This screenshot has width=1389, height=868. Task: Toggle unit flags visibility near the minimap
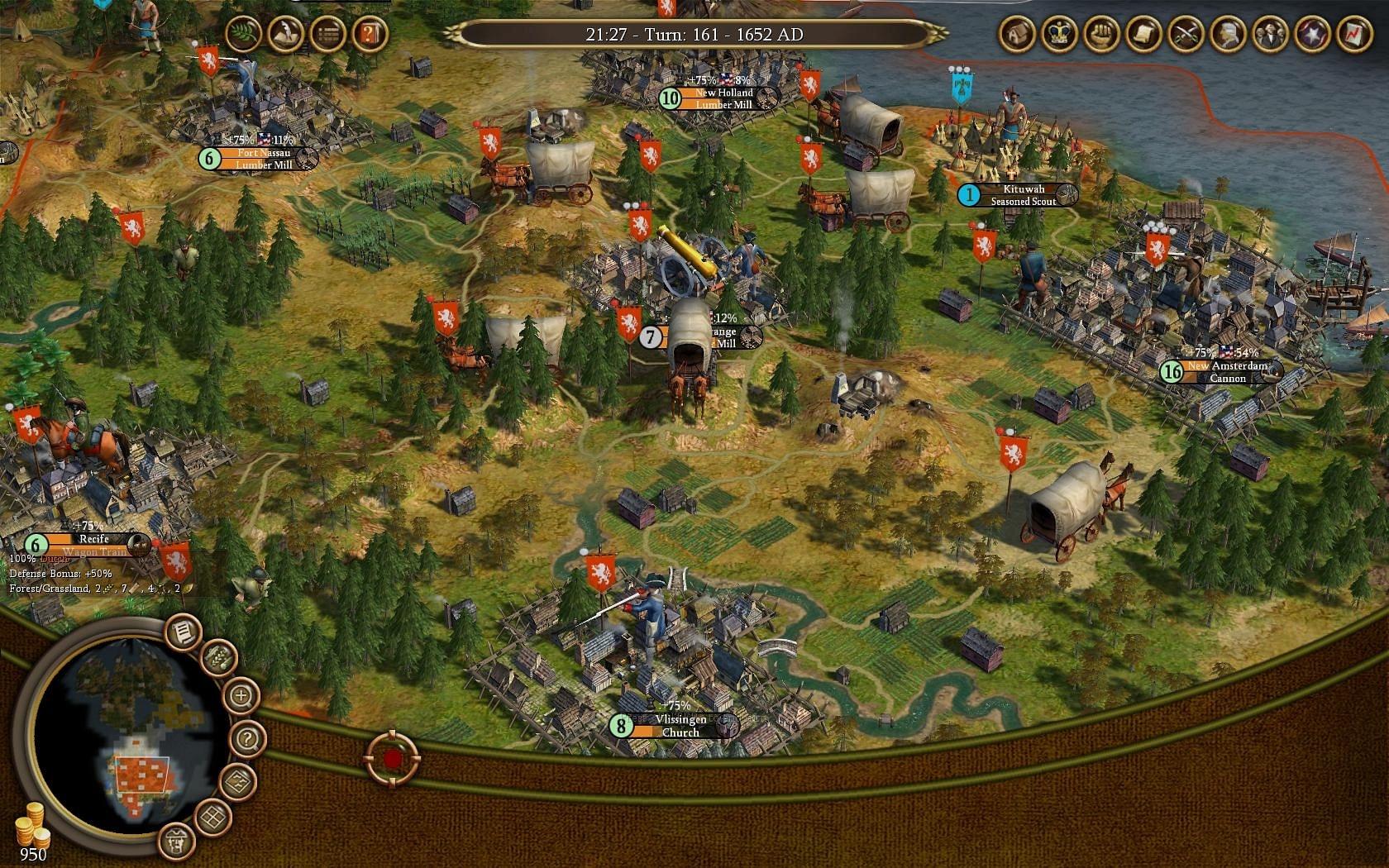pyautogui.click(x=175, y=842)
